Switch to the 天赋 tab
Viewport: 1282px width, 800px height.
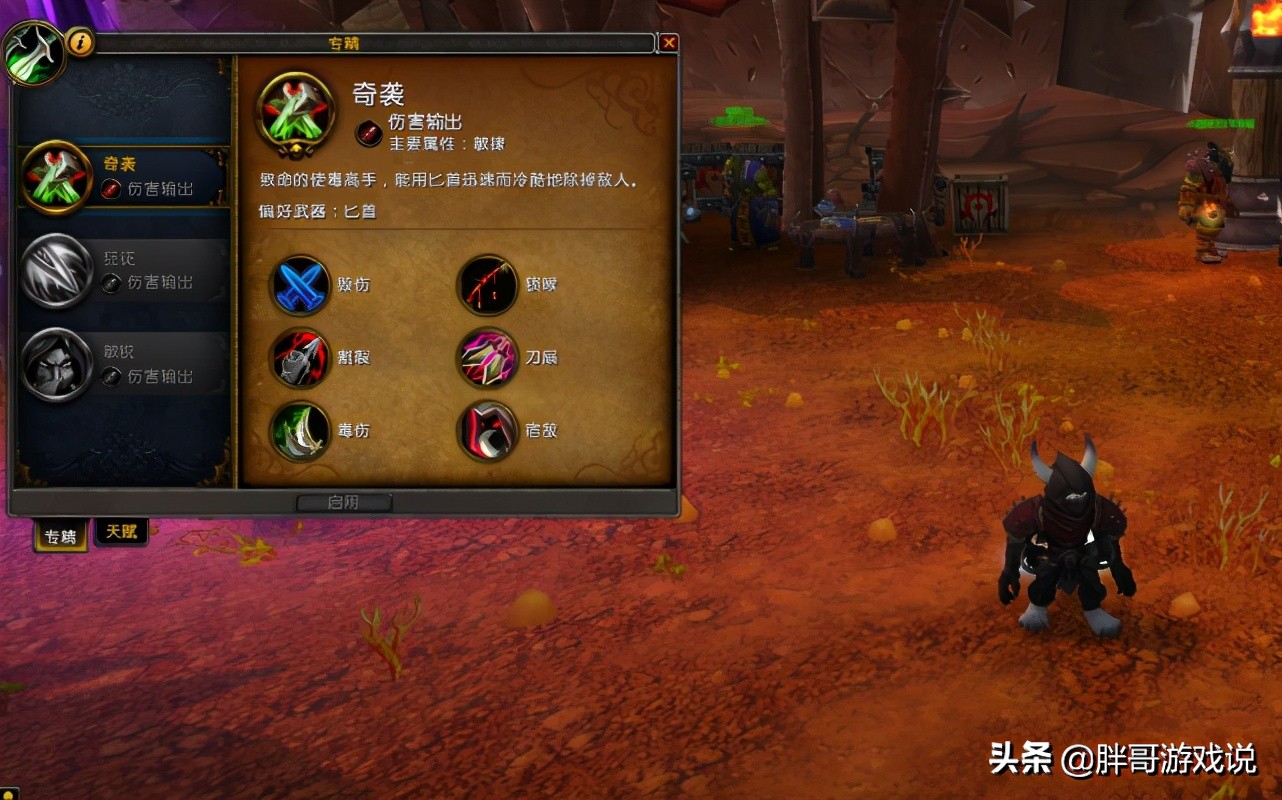coord(120,531)
